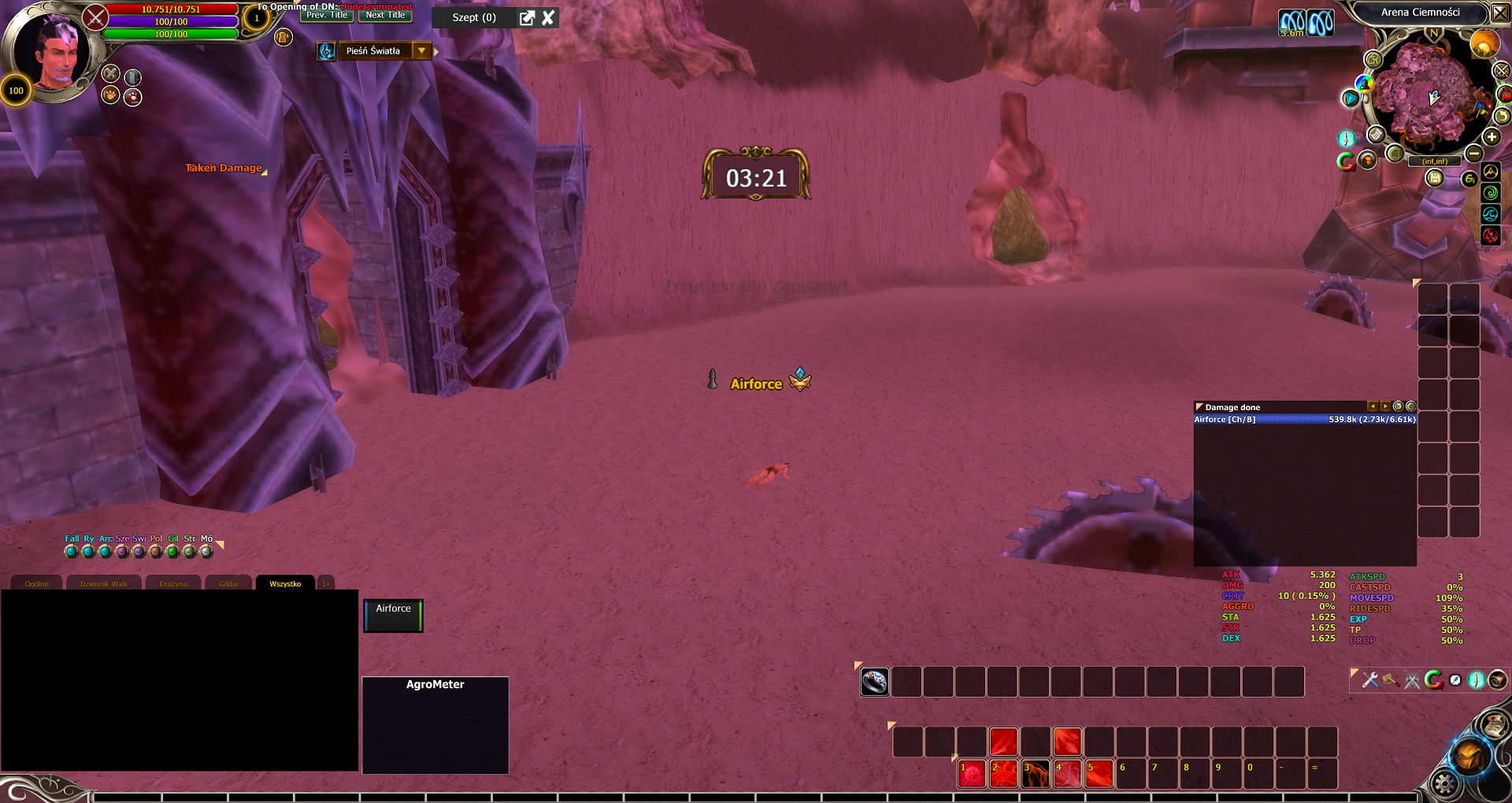
Task: Zoom out the minimap with minus button
Action: click(1474, 154)
